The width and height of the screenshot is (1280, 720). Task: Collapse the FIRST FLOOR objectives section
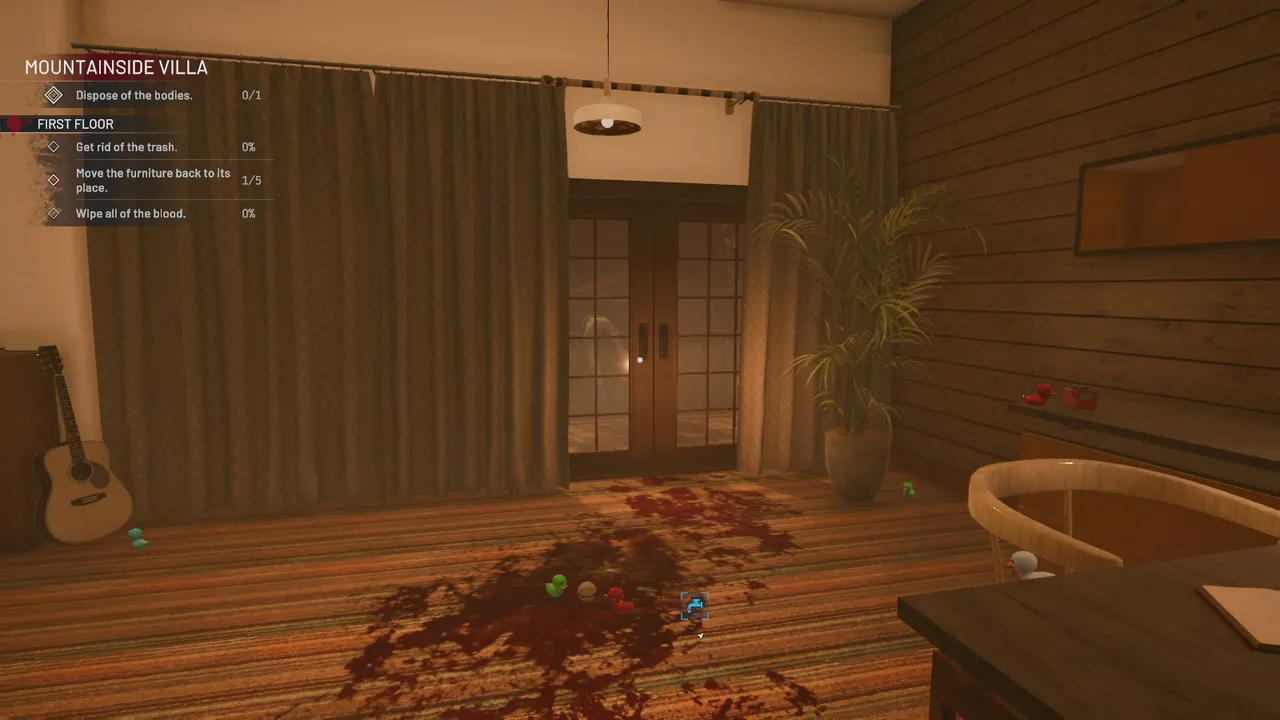pyautogui.click(x=75, y=123)
